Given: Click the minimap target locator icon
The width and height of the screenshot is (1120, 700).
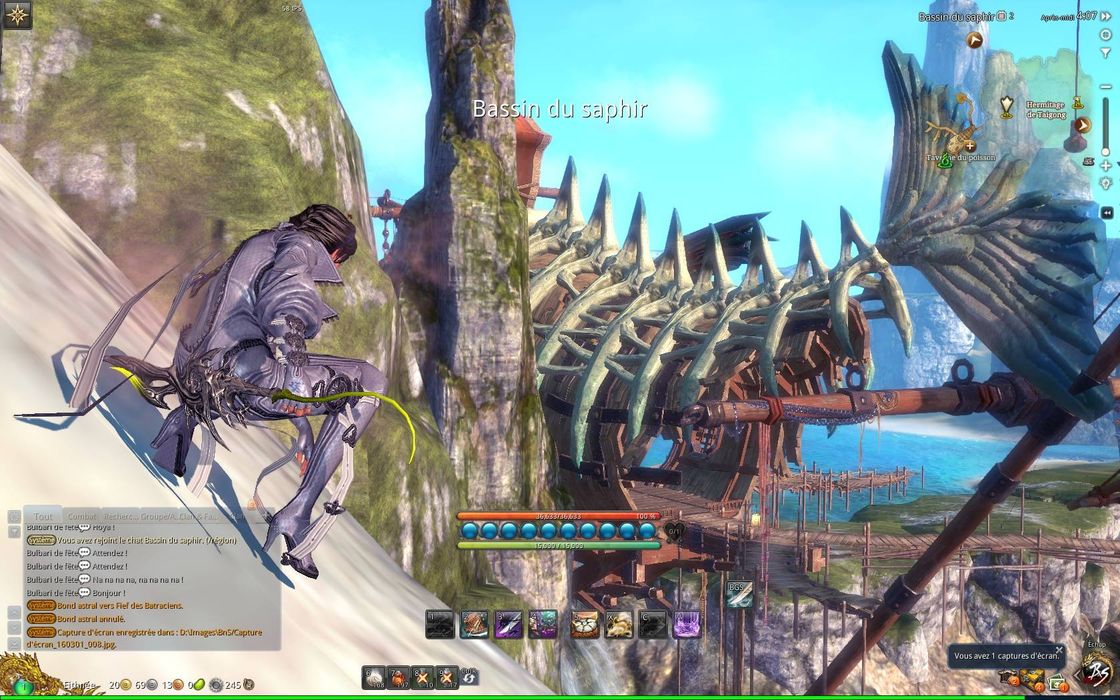Looking at the screenshot, I should (x=1105, y=34).
